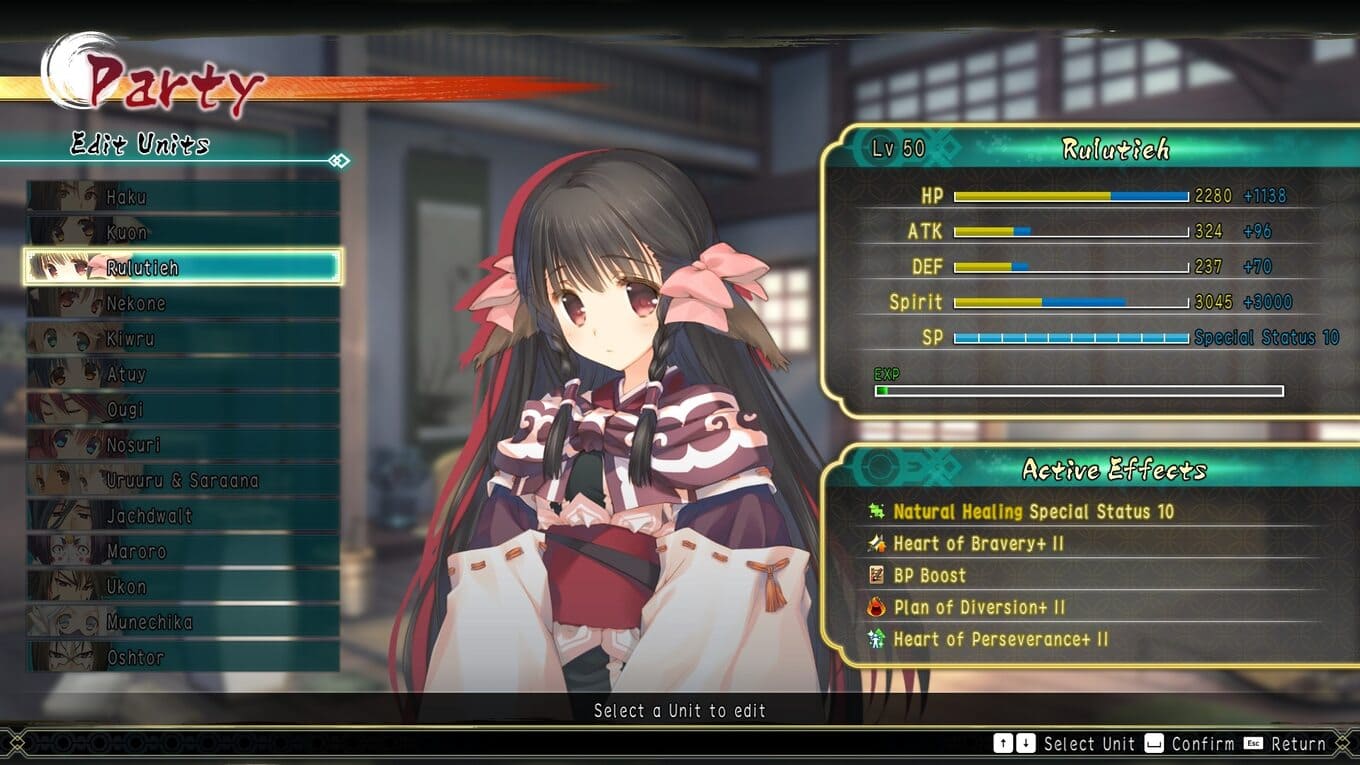Select Ougi in the unit list
The image size is (1360, 765).
pos(183,410)
